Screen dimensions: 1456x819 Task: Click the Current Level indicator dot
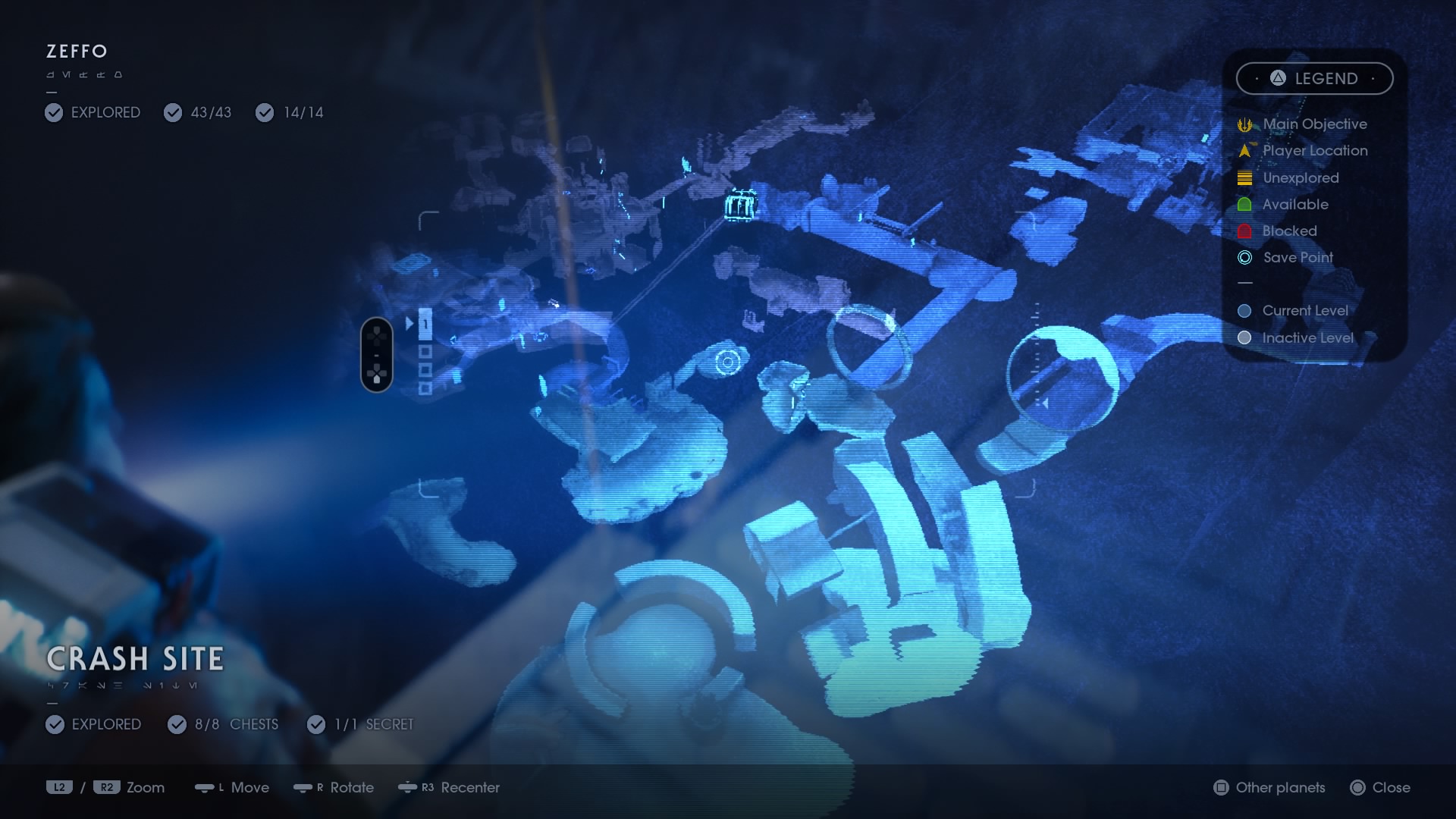click(x=1244, y=310)
